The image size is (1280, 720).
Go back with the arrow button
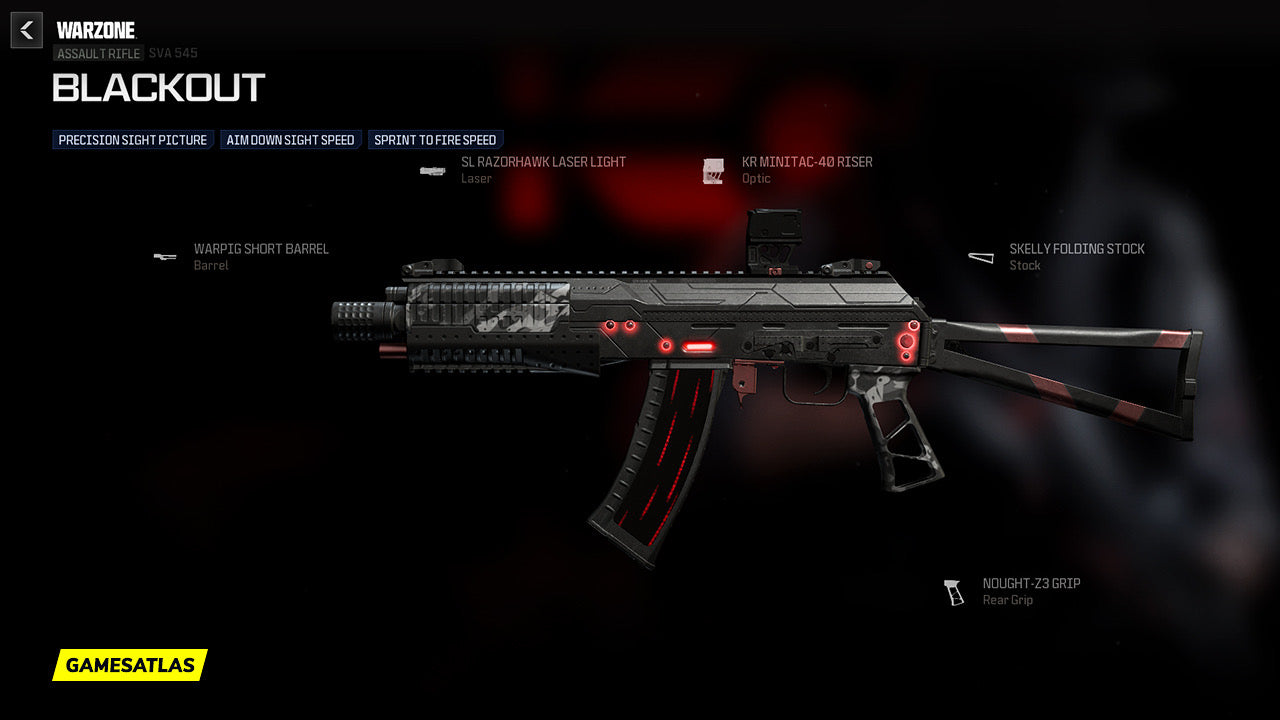(27, 30)
